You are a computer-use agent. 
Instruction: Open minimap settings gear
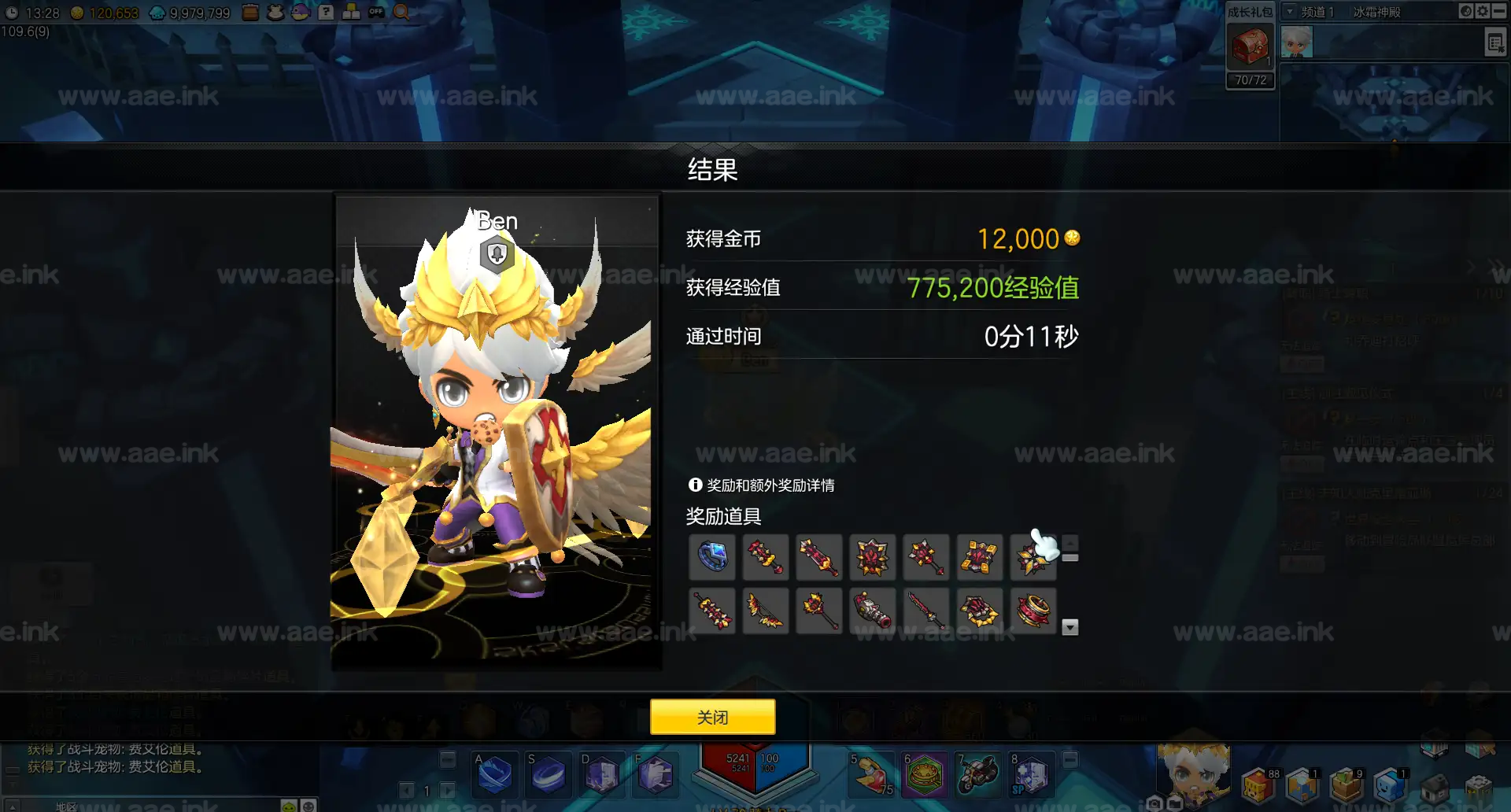[x=1483, y=11]
